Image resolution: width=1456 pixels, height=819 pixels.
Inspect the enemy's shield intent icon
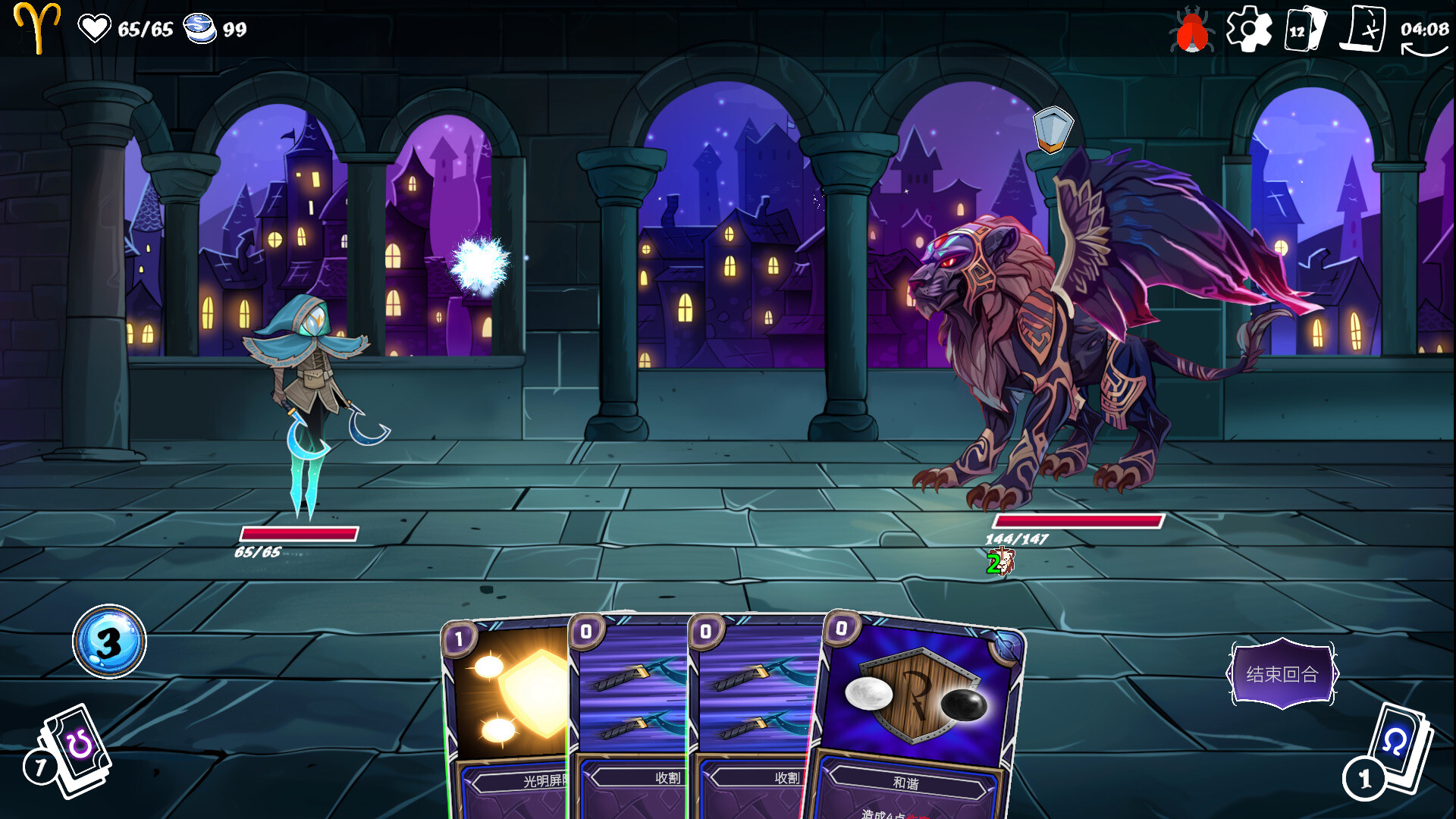(x=1053, y=128)
